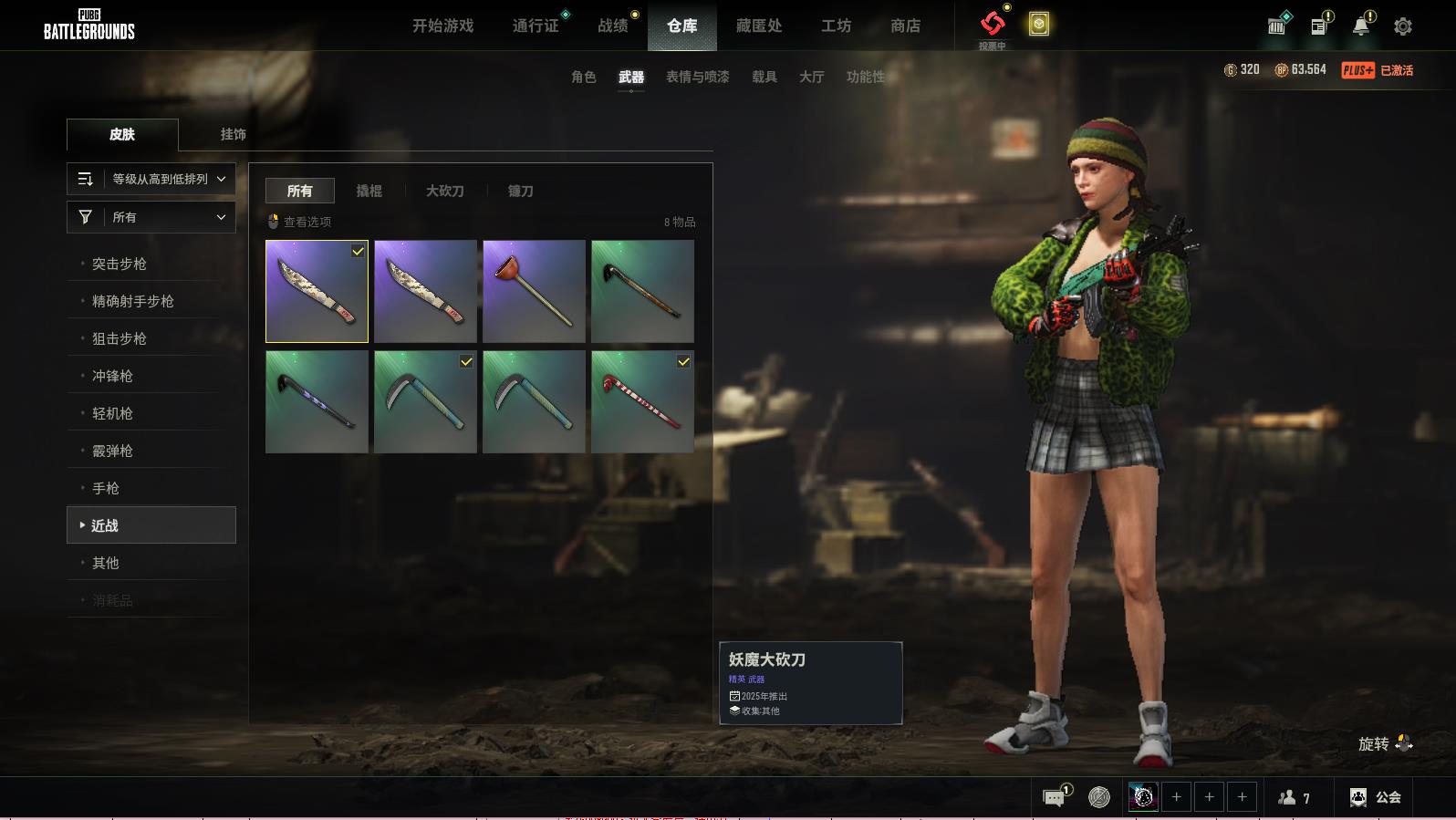Open the settings gear icon
The width and height of the screenshot is (1456, 820).
coord(1403,26)
